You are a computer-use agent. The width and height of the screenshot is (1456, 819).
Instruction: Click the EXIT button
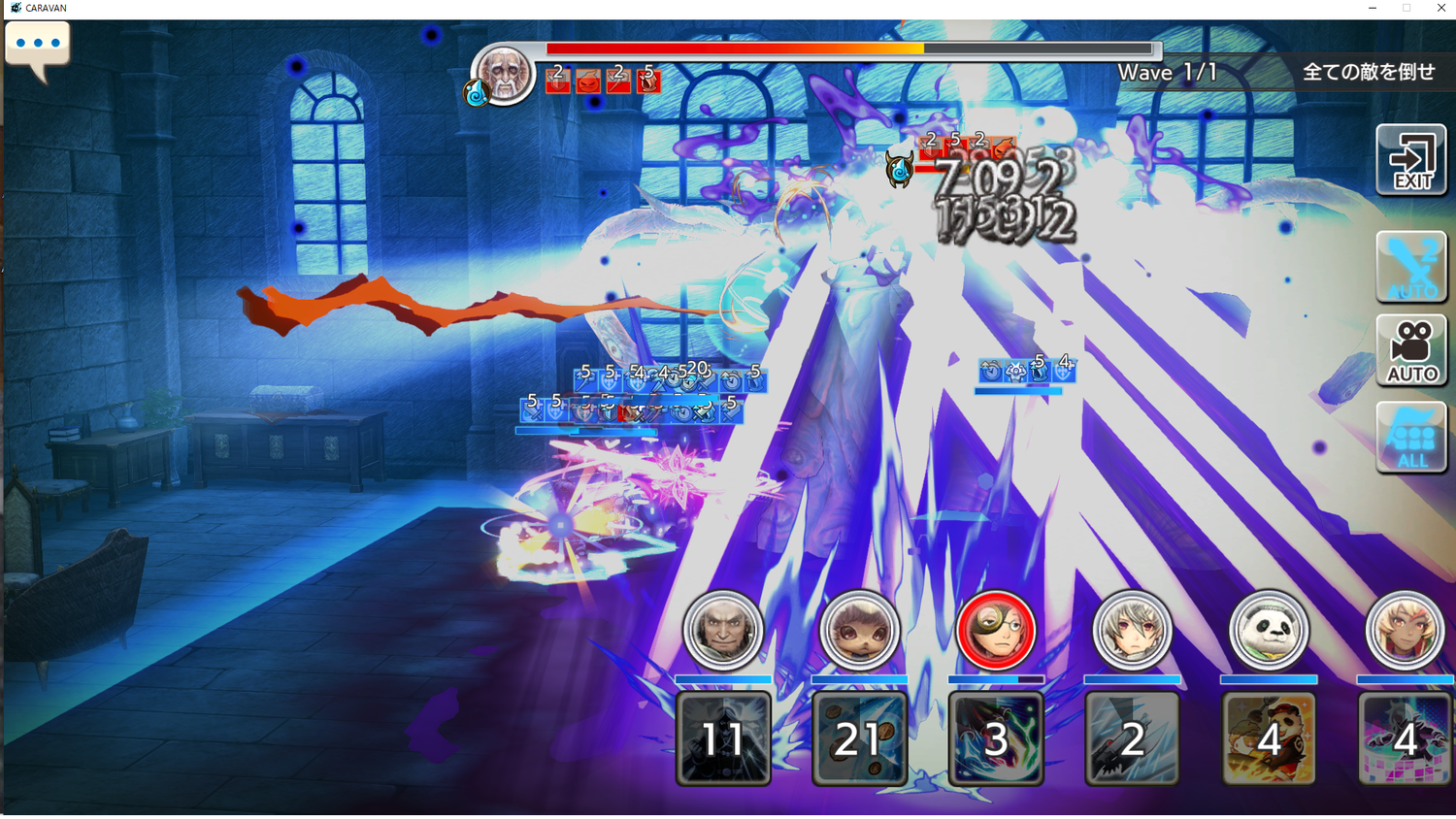click(x=1411, y=161)
